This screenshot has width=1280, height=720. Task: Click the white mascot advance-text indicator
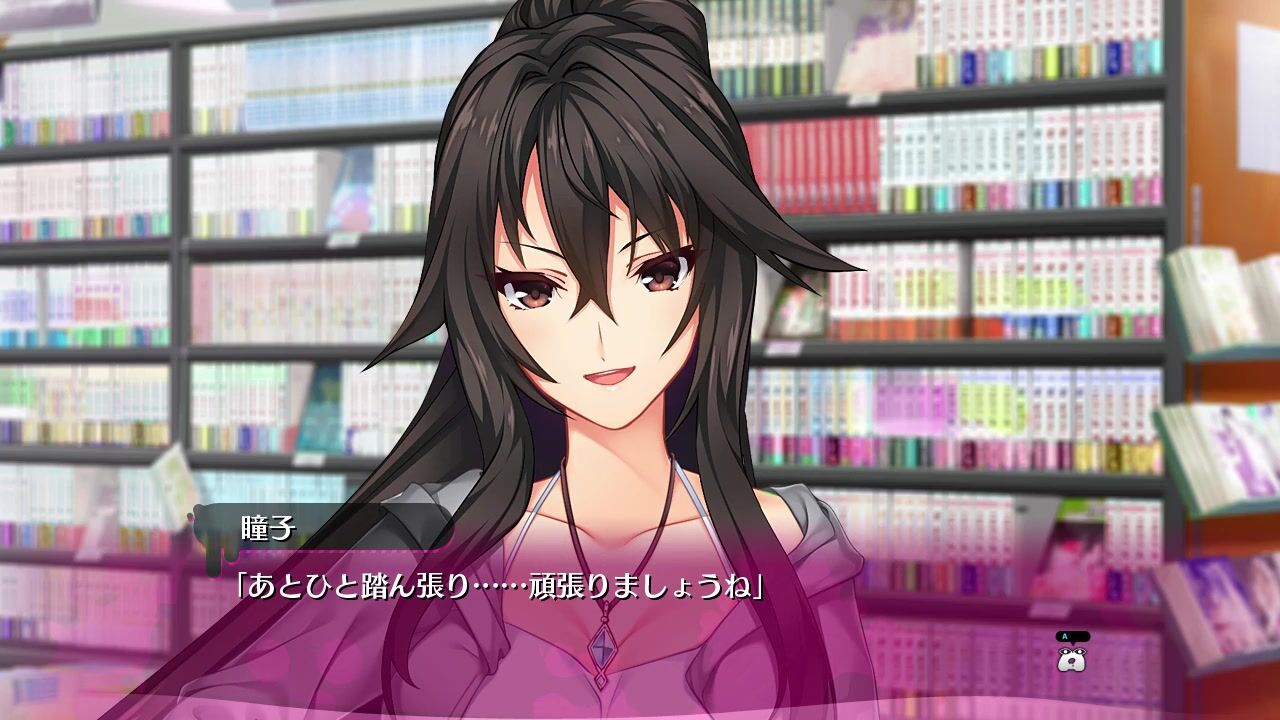pos(1072,657)
